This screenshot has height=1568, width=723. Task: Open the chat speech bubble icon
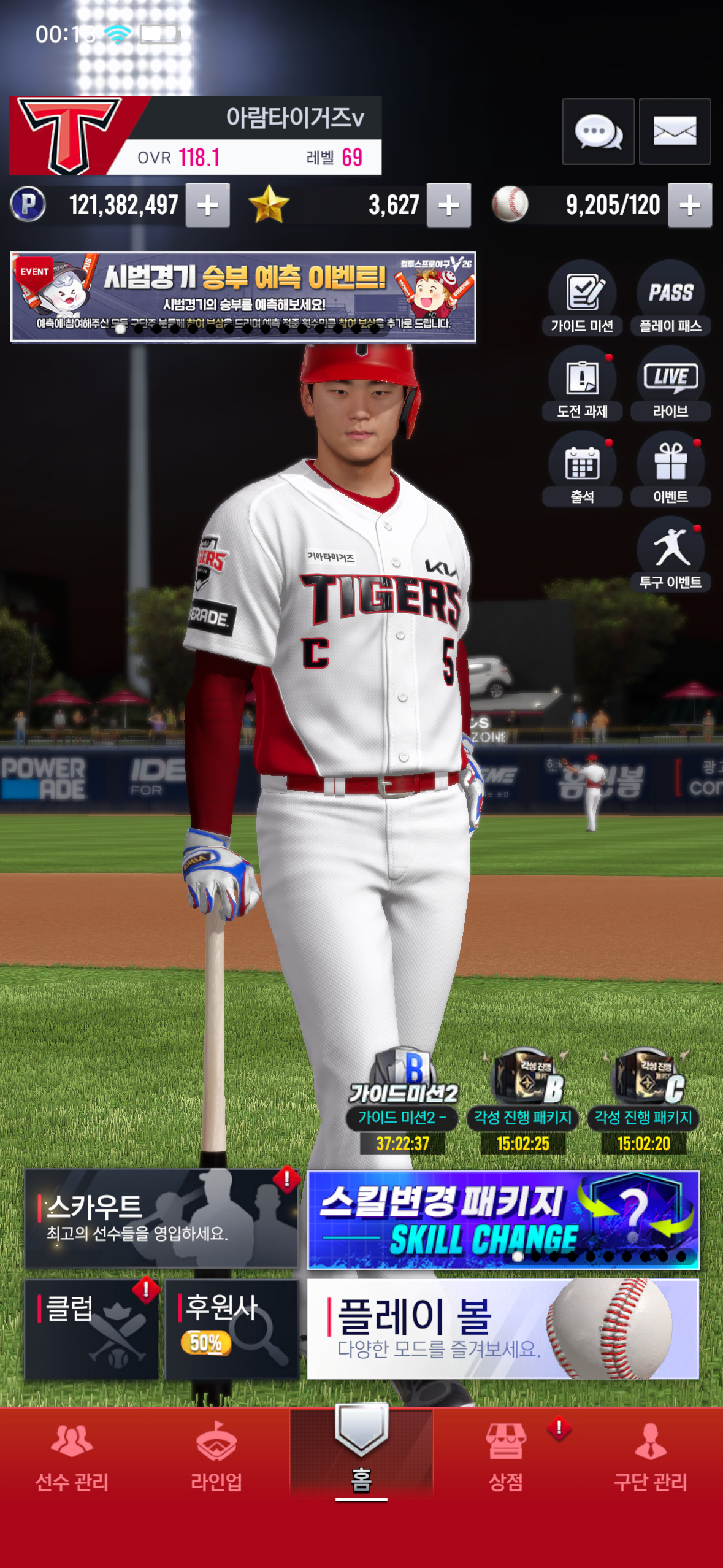point(598,131)
